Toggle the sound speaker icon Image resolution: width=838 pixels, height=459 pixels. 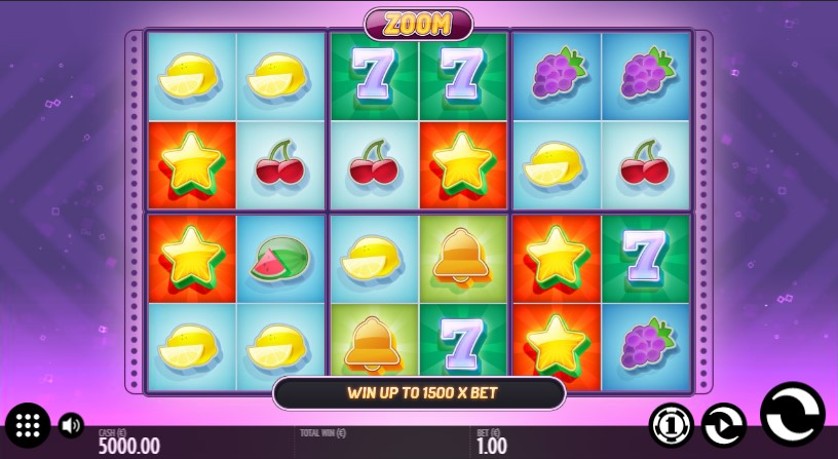(x=71, y=425)
